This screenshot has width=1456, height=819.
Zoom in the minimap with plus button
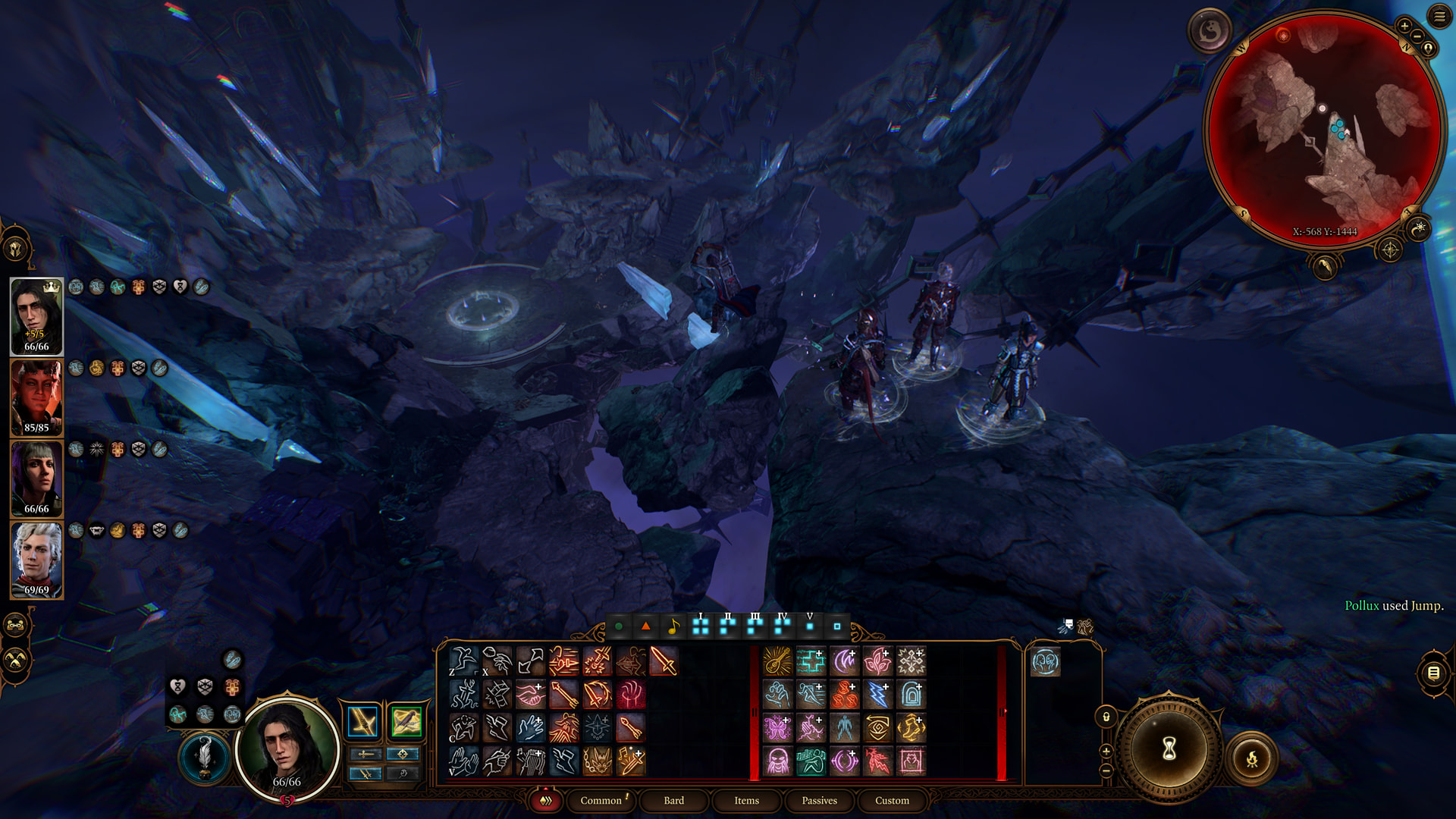point(1404,27)
